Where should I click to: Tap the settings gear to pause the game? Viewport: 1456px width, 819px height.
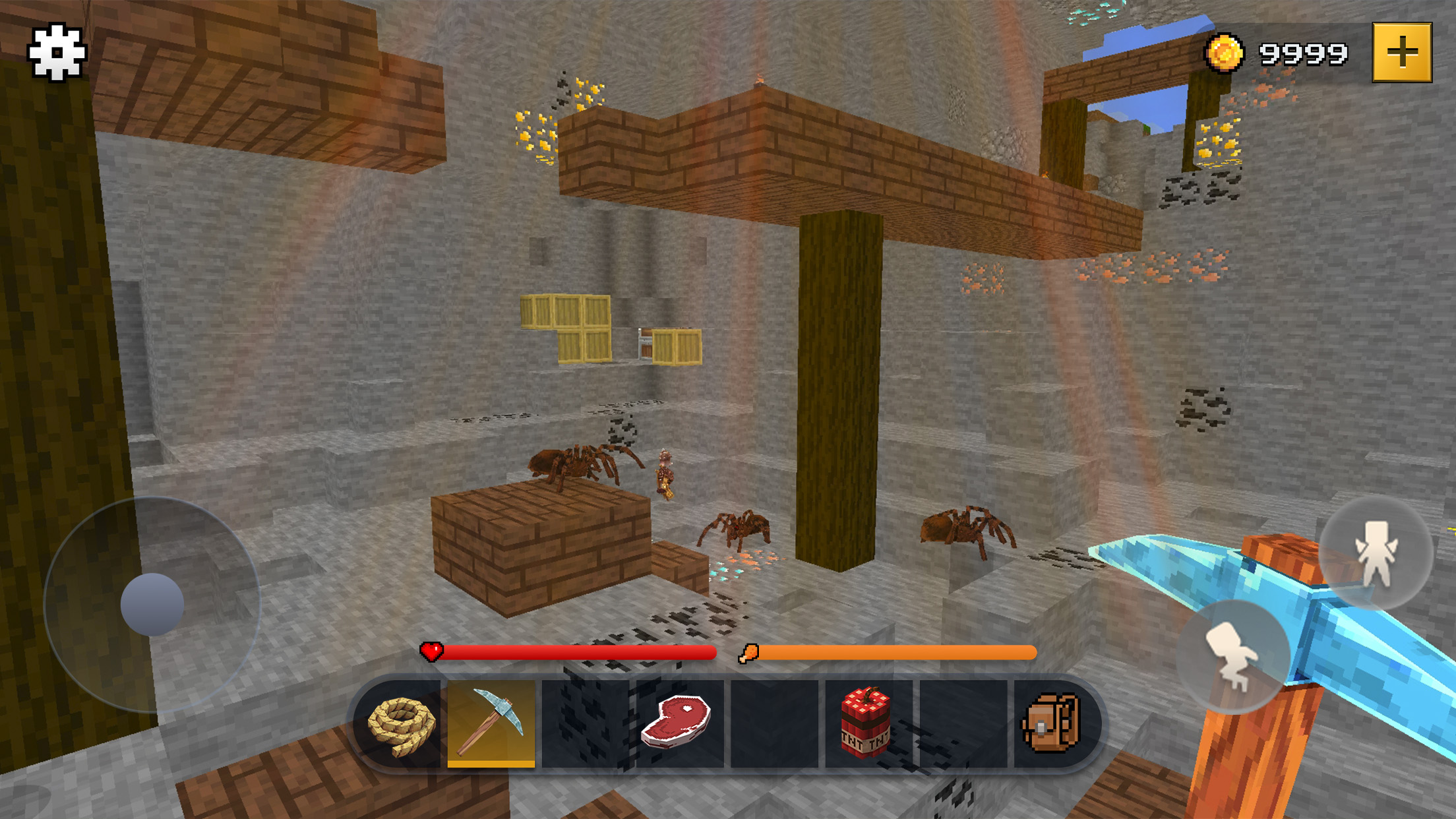point(56,53)
